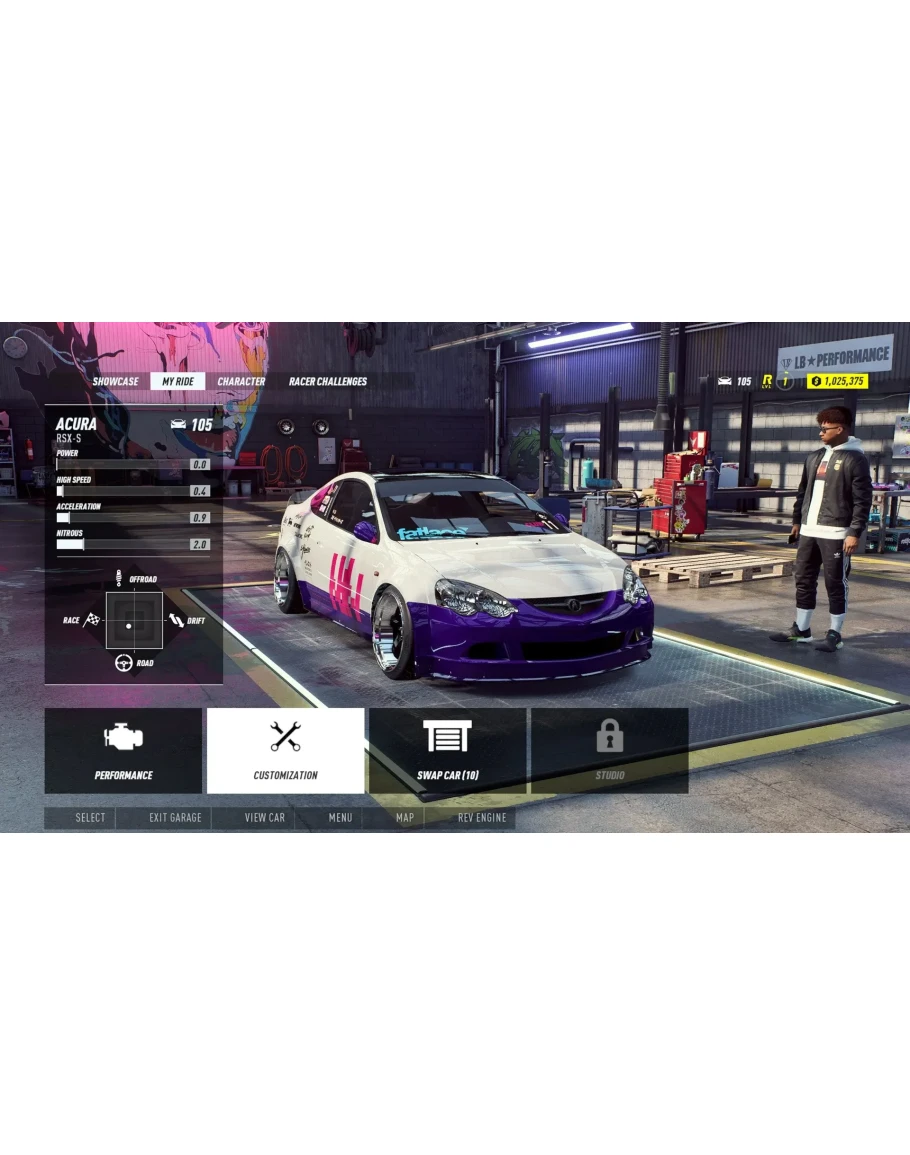Open the Character tab
The image size is (910, 1155).
[x=241, y=381]
